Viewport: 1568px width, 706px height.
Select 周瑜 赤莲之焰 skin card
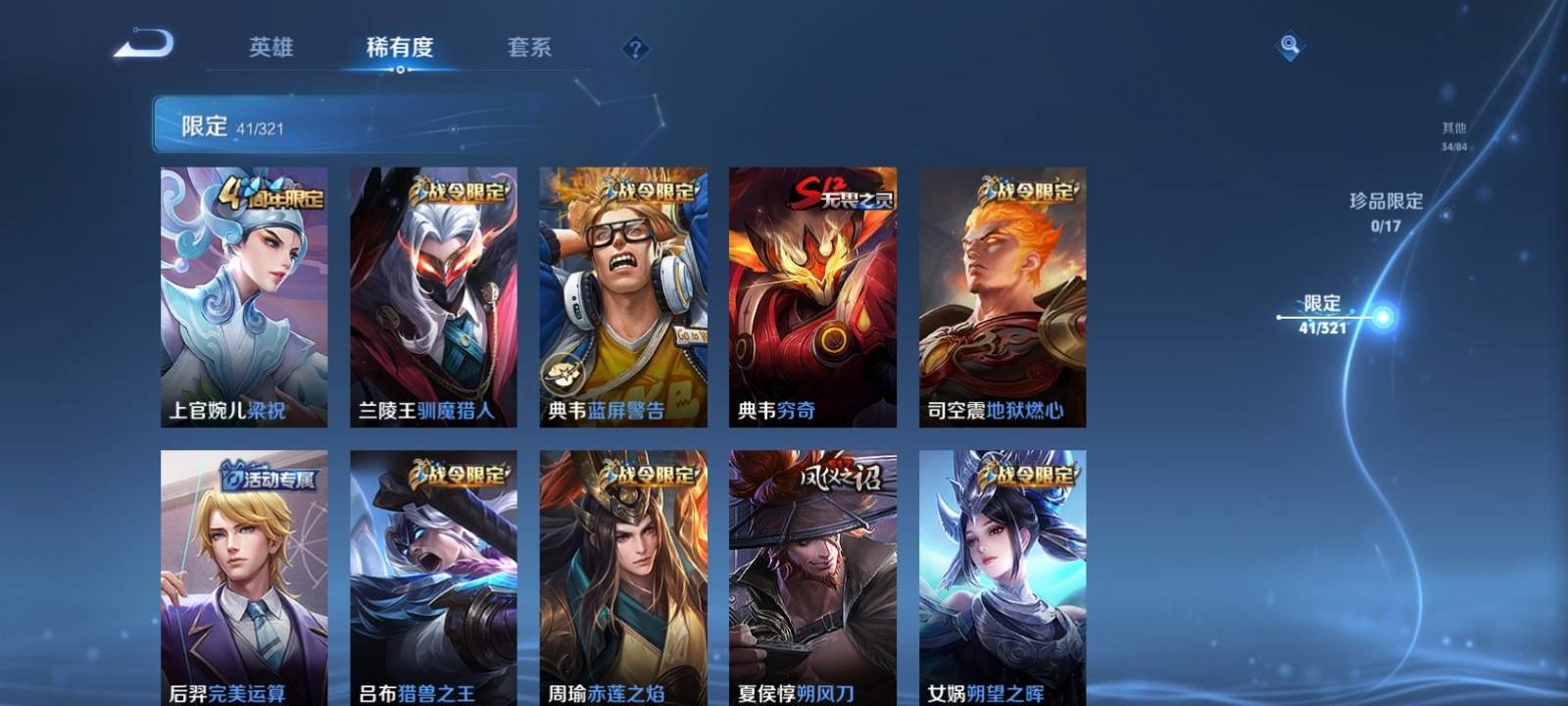click(x=622, y=578)
